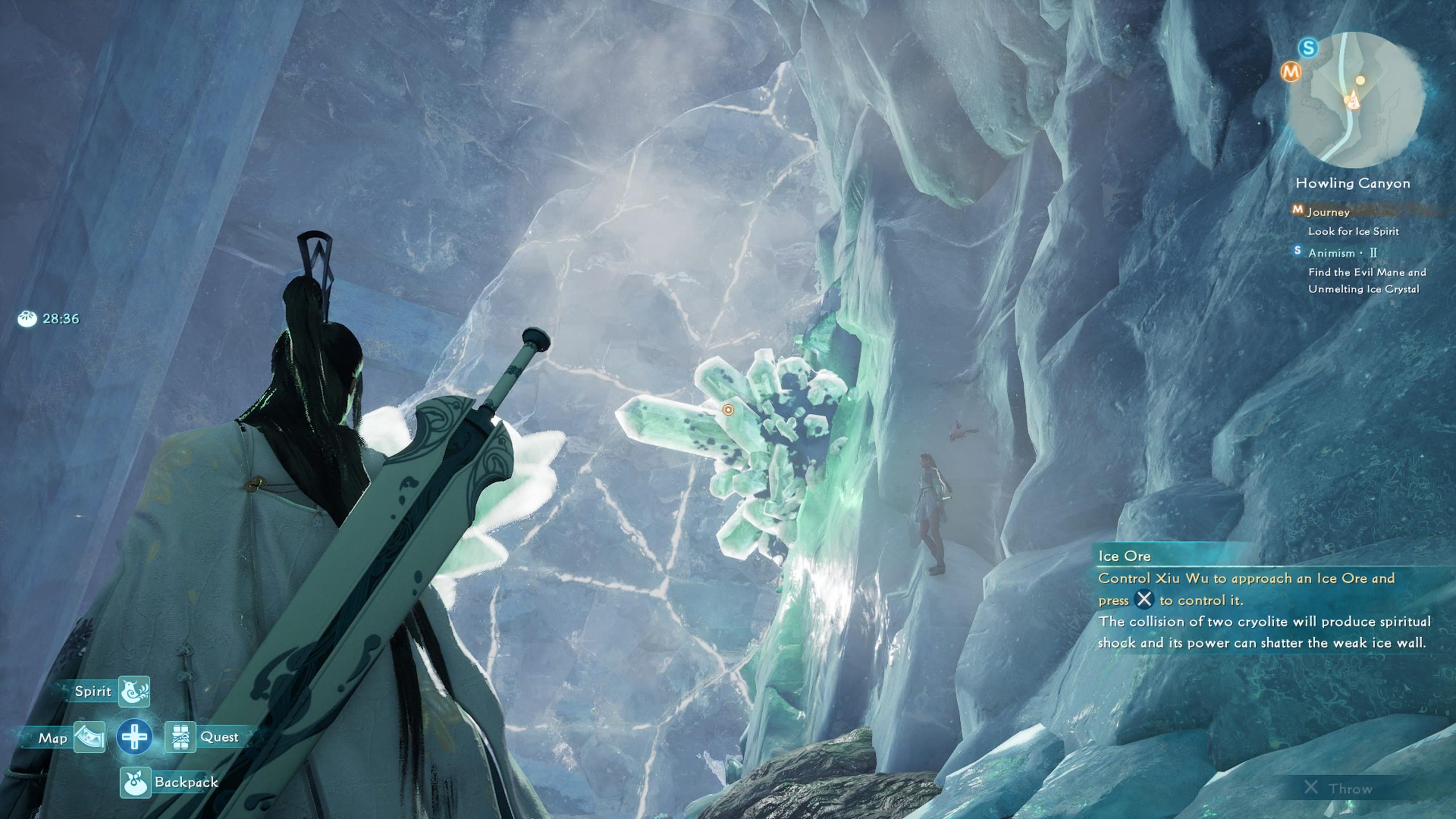
Task: Open the Backpack pouch icon
Action: coord(135,782)
